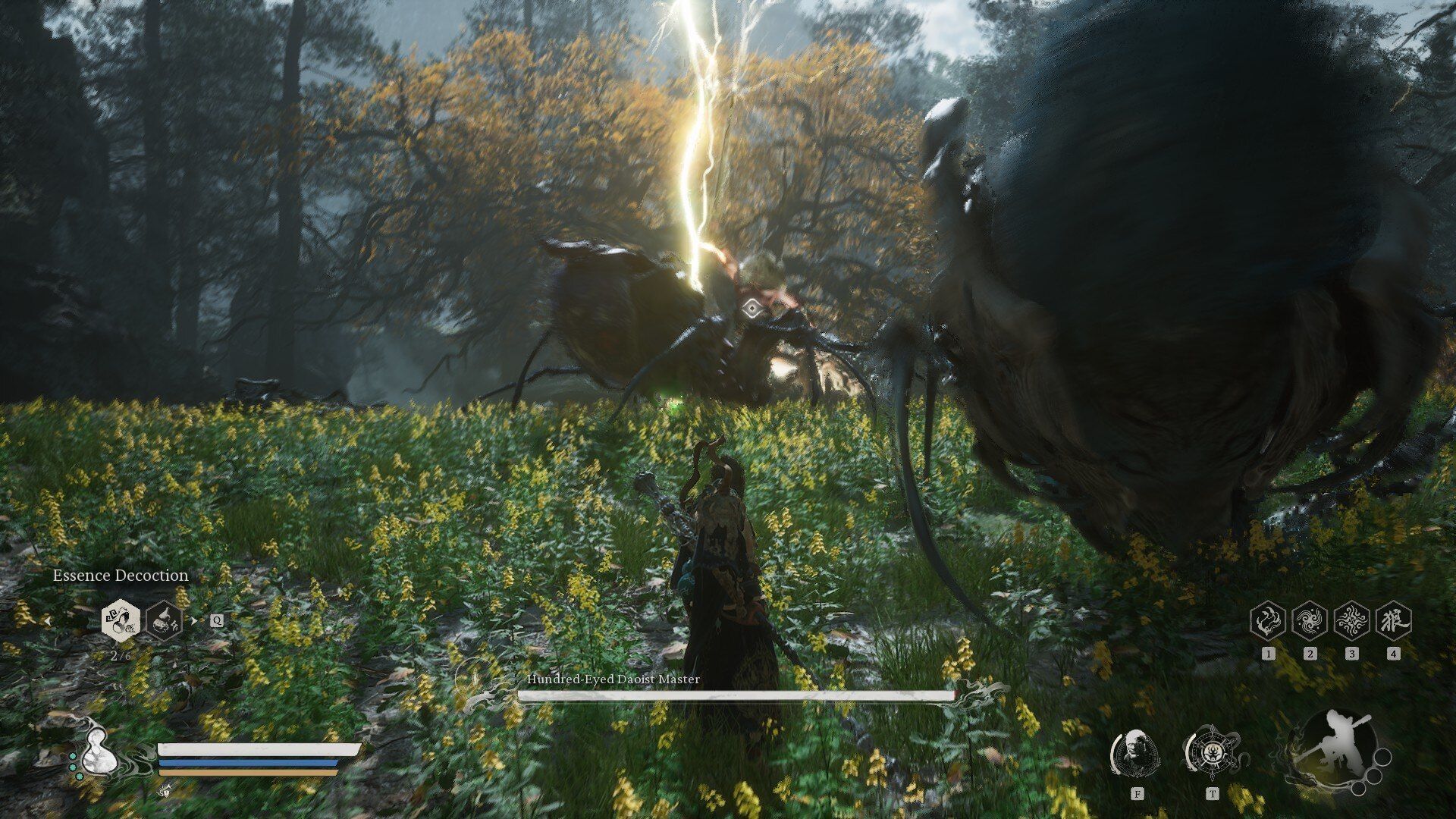Select the Essence Decoction item icon
The image size is (1456, 819).
tap(121, 623)
